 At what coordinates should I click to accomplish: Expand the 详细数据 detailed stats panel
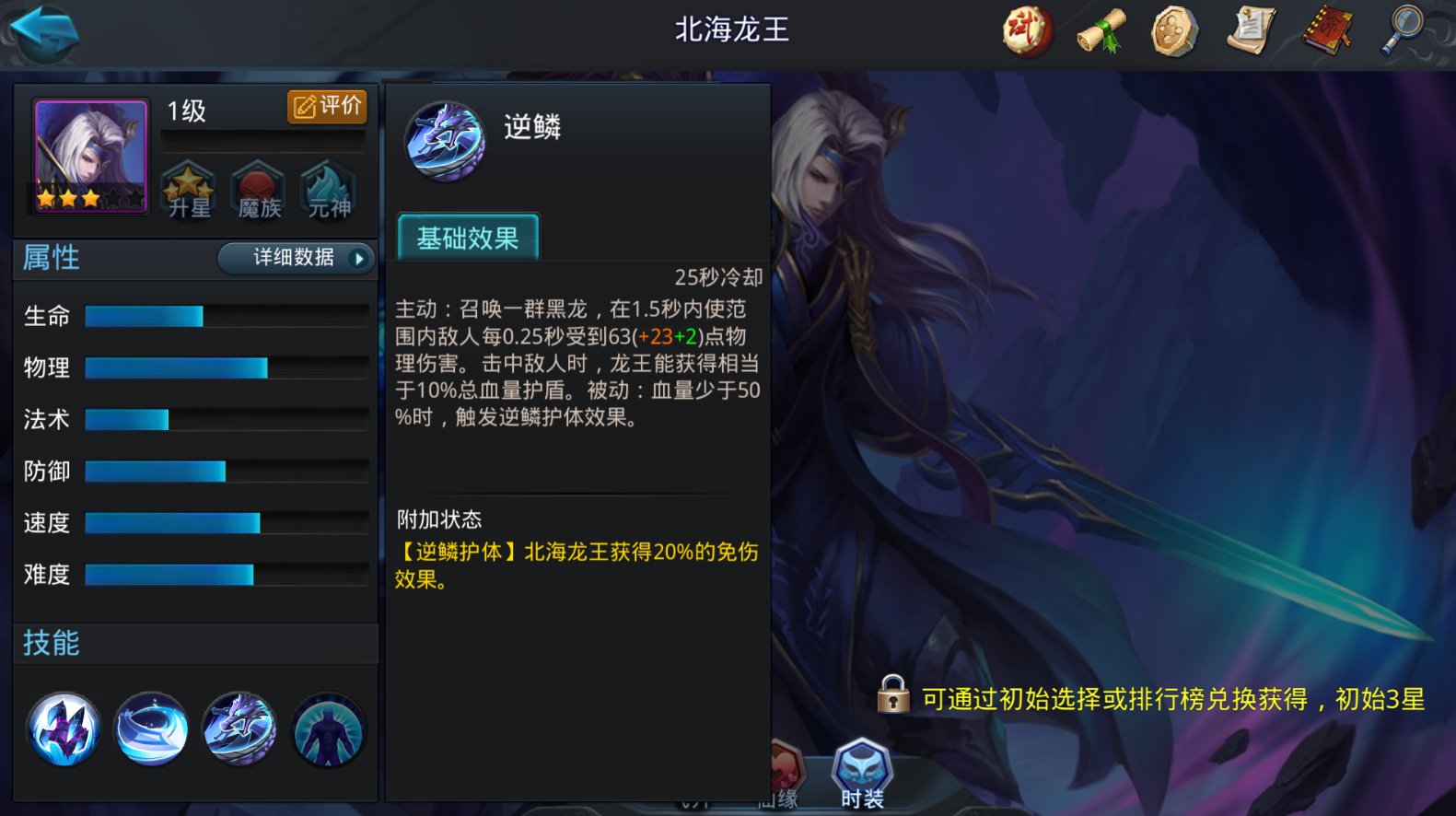pyautogui.click(x=295, y=259)
